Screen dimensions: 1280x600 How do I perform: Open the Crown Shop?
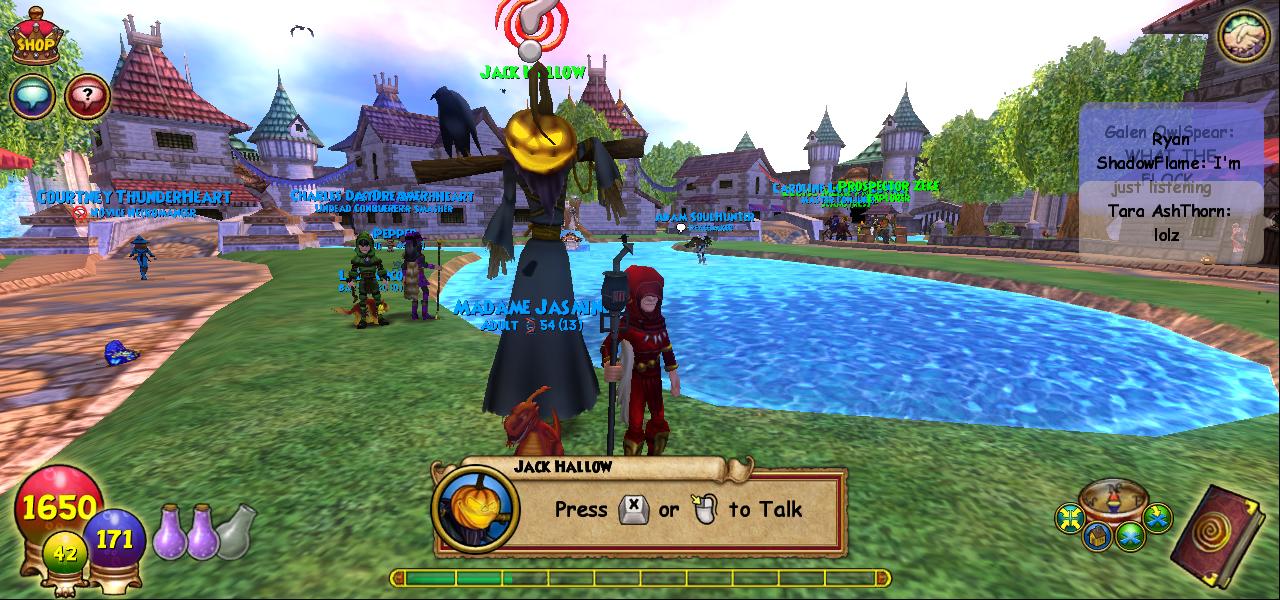pyautogui.click(x=35, y=37)
